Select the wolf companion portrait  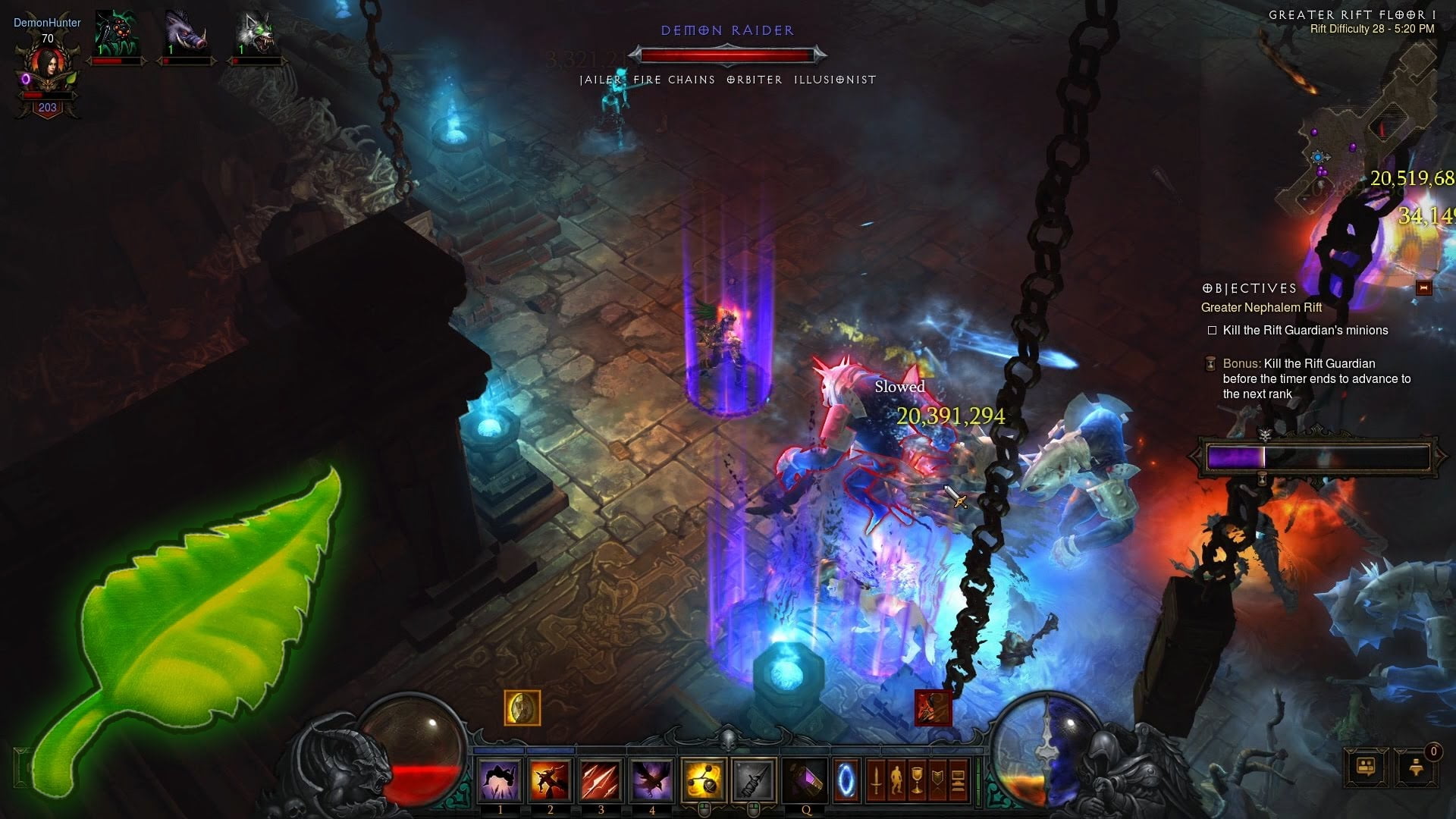pyautogui.click(x=255, y=34)
